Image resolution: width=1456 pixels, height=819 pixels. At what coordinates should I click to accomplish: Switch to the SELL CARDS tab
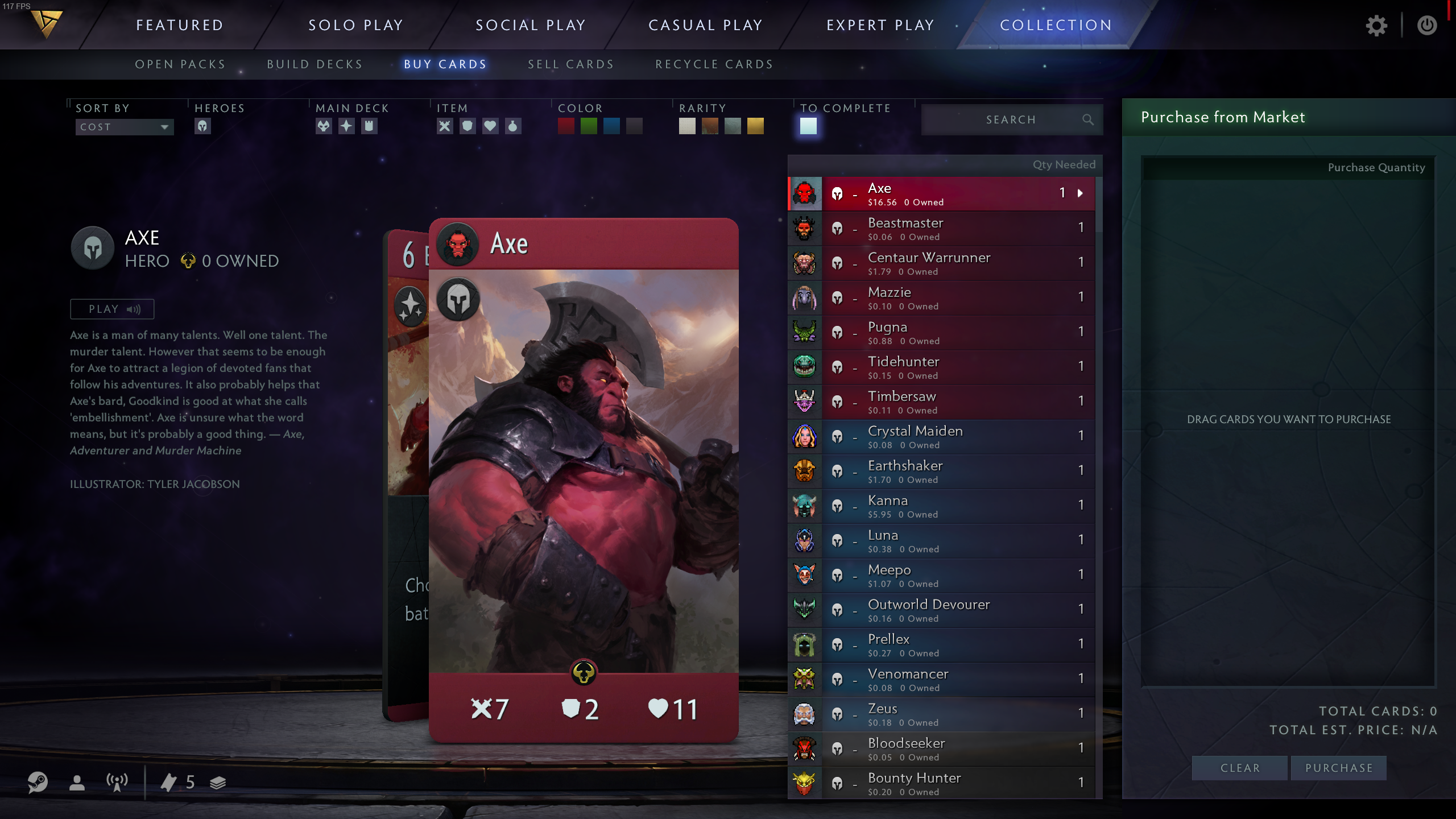(570, 64)
